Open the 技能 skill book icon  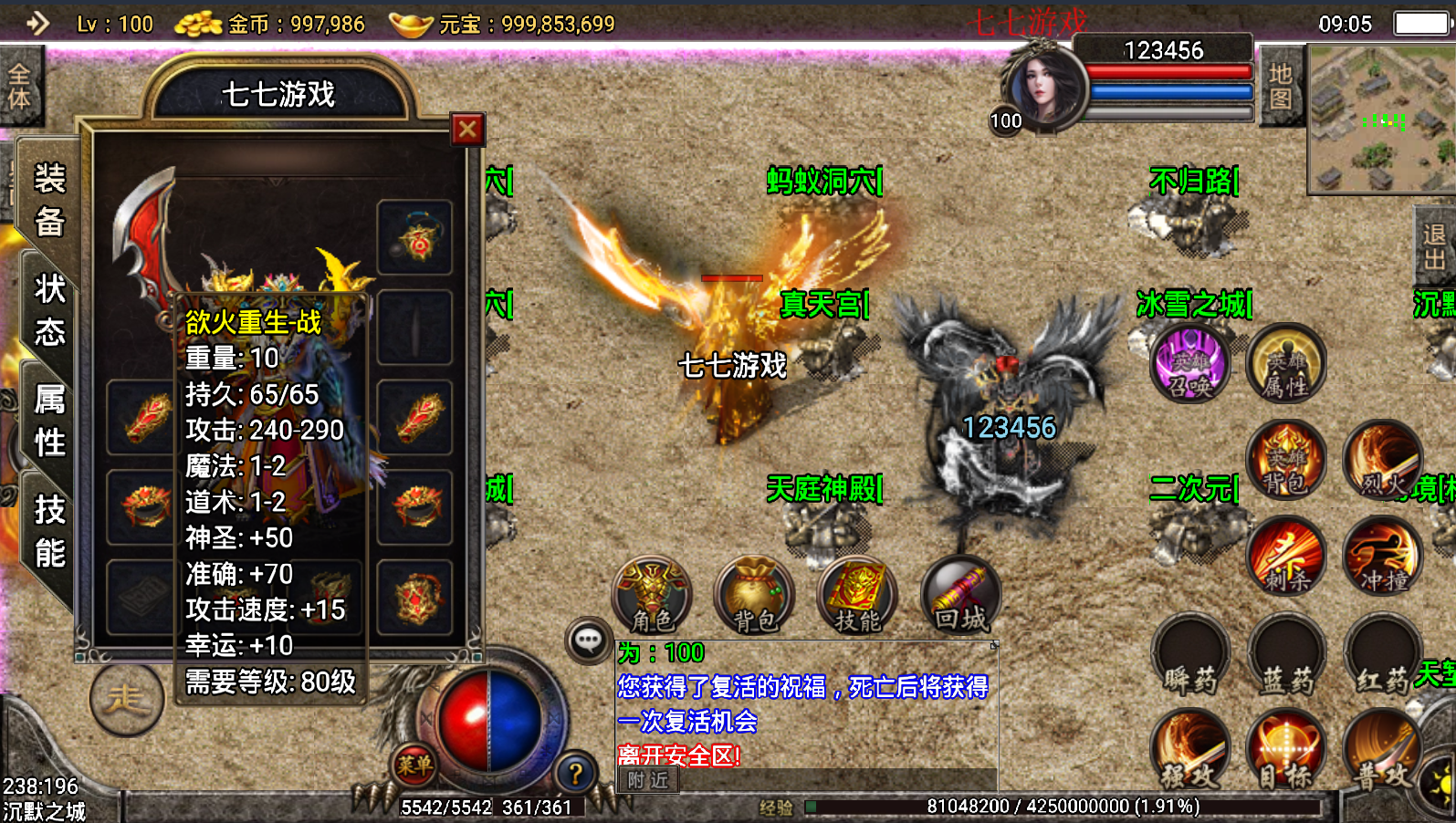pos(858,595)
